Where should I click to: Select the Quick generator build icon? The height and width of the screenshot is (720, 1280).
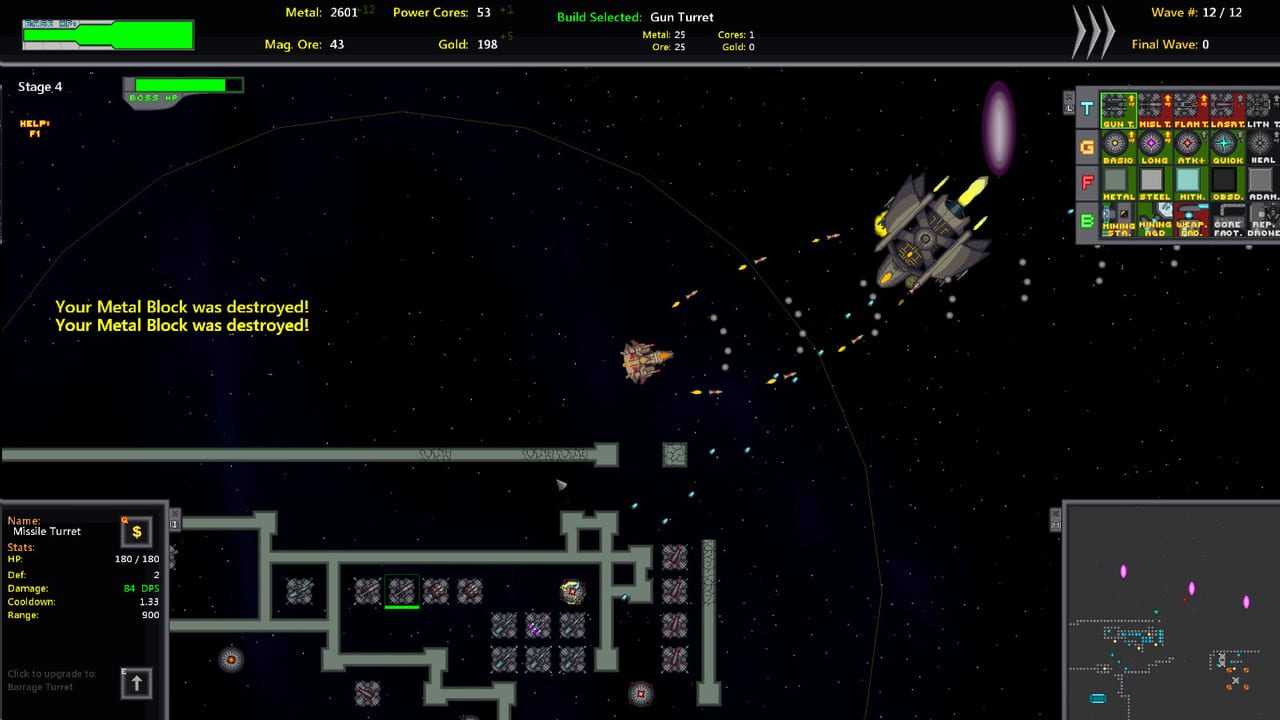click(x=1225, y=145)
